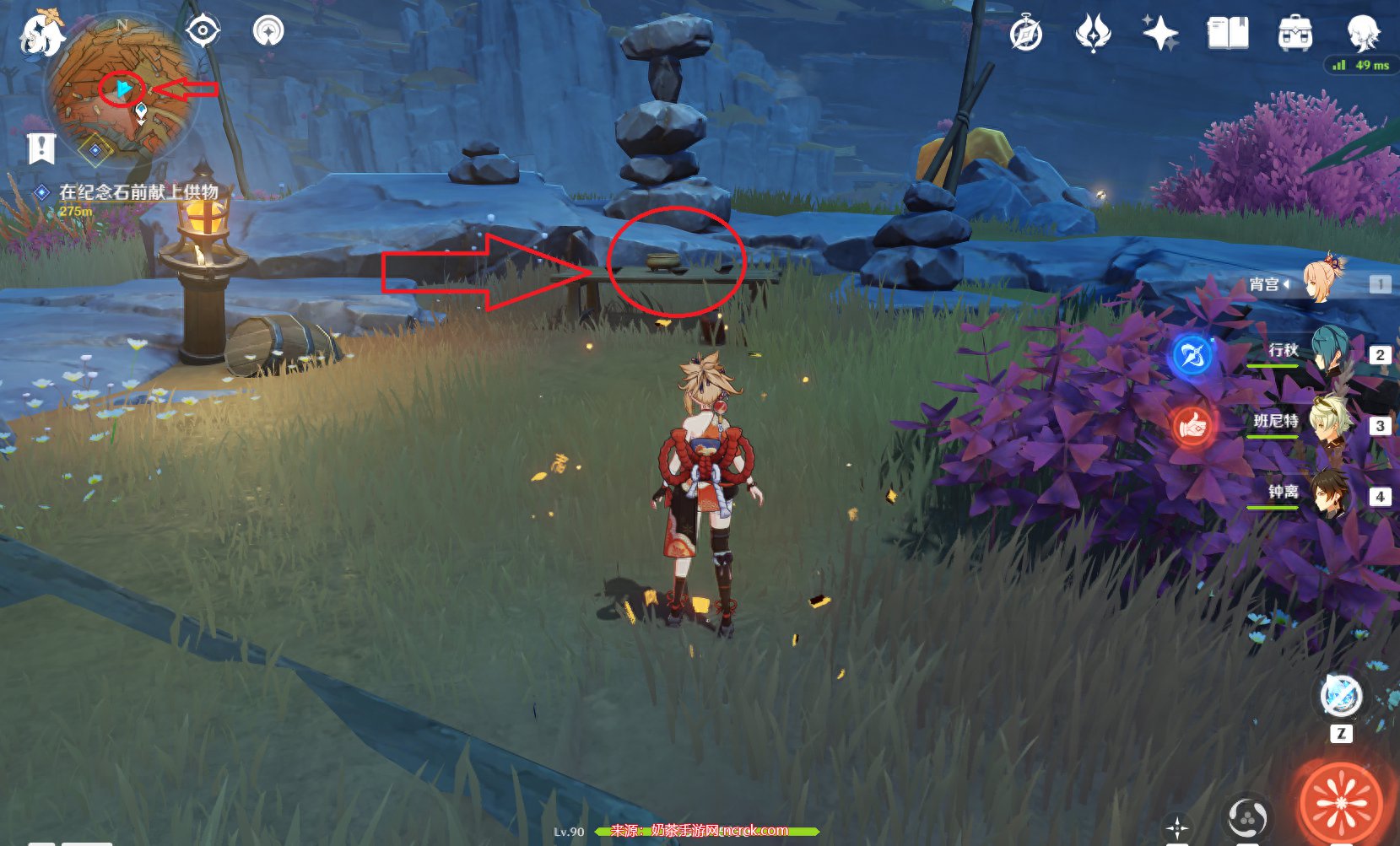Image resolution: width=1400 pixels, height=846 pixels.
Task: Trigger 行秋's blue elemental burst icon
Action: pyautogui.click(x=1192, y=355)
